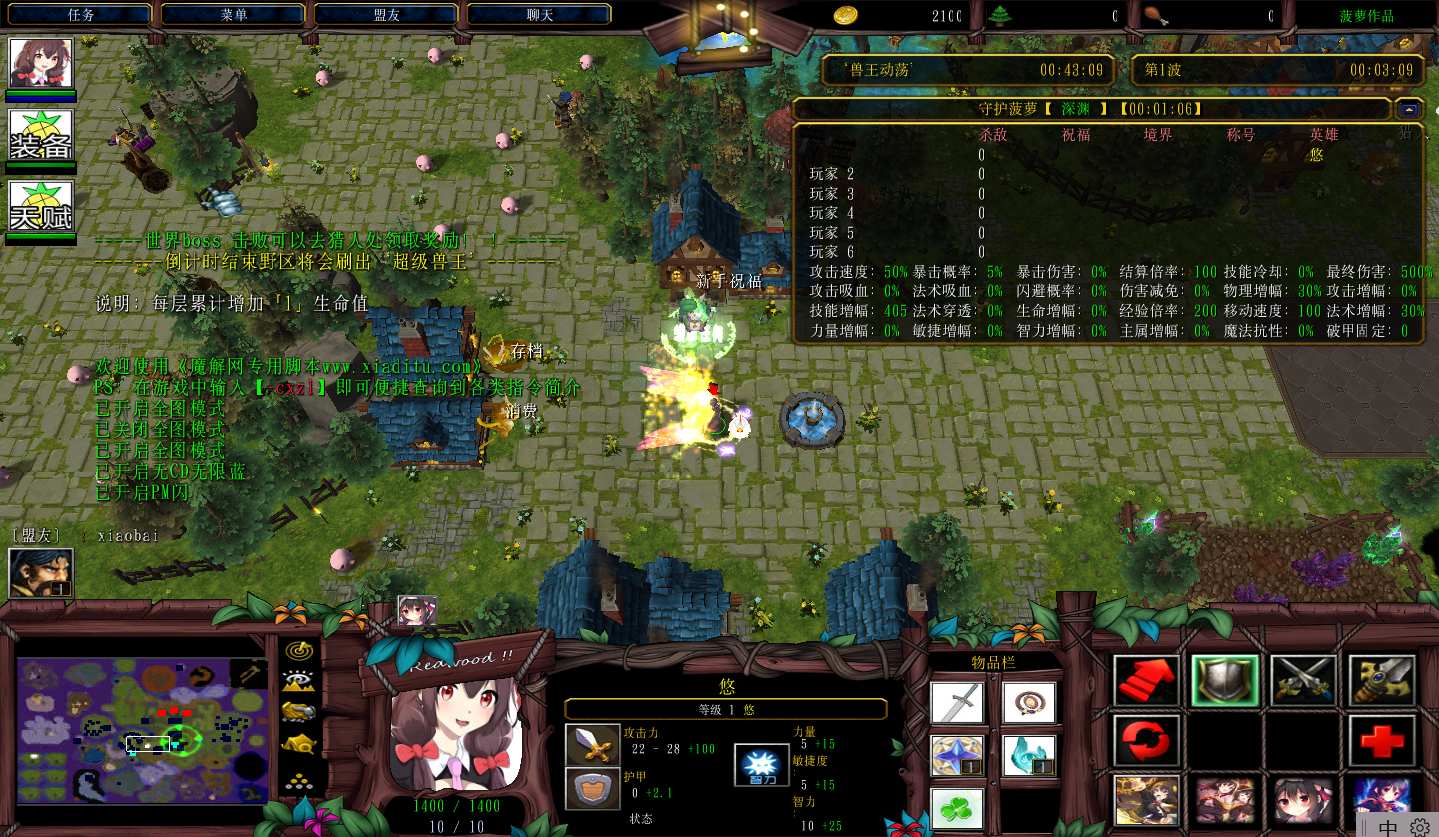Select the sword item in inventory

click(x=957, y=703)
